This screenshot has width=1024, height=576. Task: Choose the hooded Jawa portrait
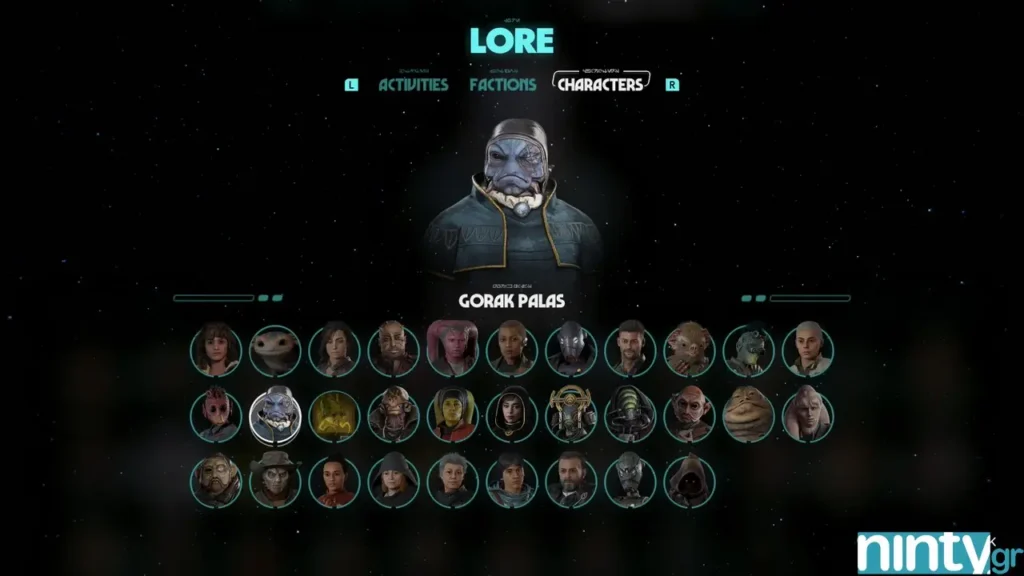point(689,480)
